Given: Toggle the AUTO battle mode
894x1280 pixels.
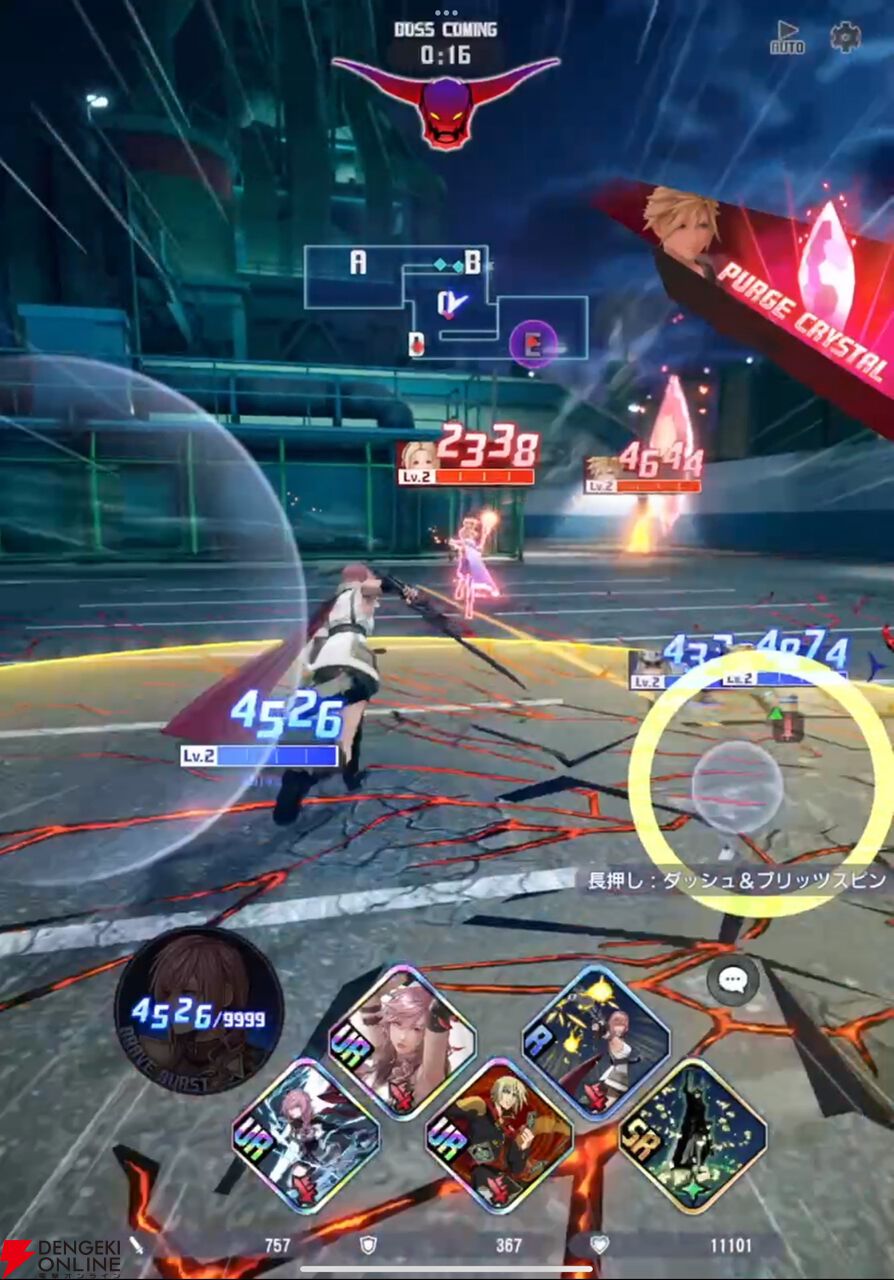Looking at the screenshot, I should tap(786, 38).
